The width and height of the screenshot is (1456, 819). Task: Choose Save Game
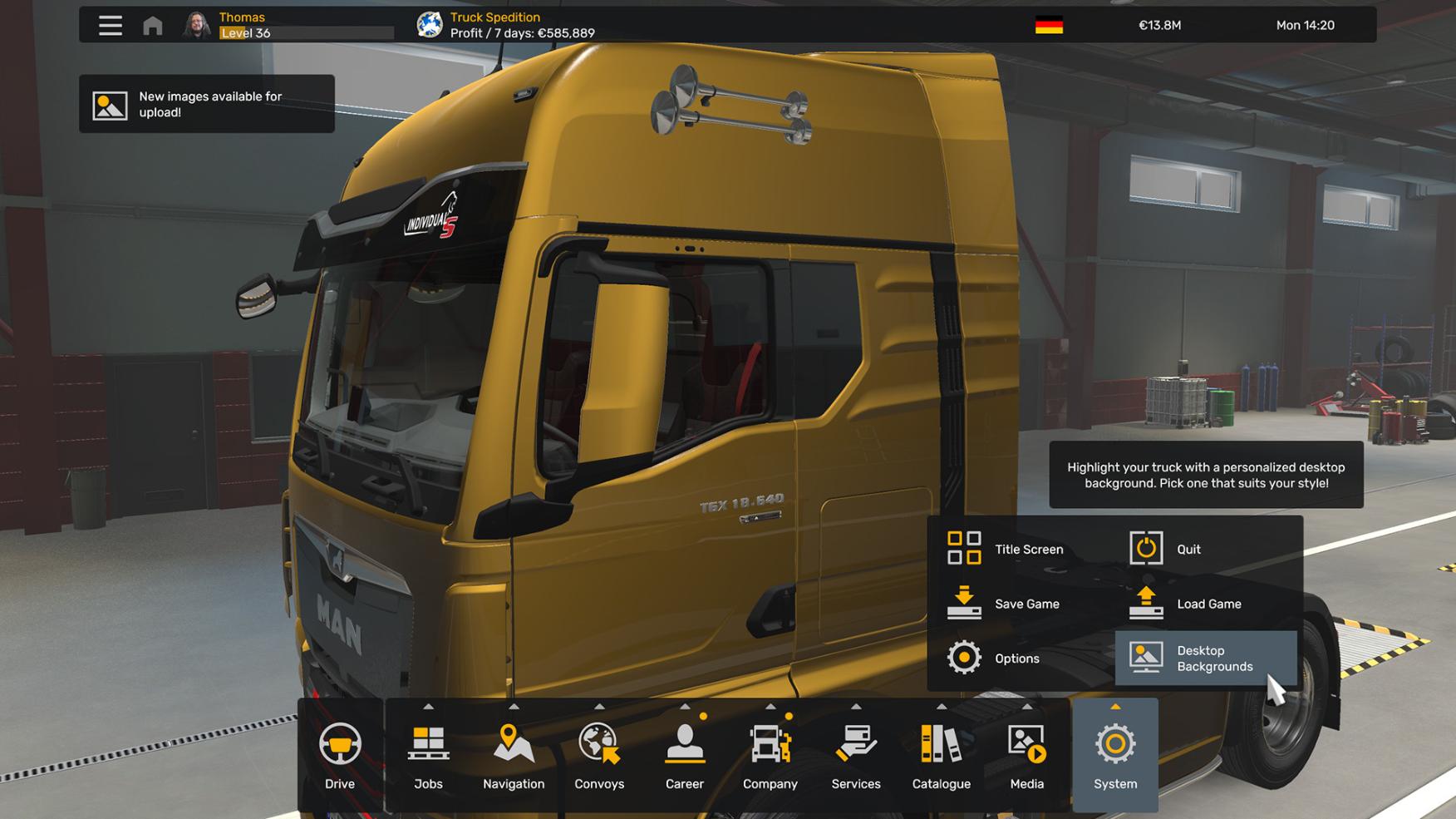[x=1004, y=604]
